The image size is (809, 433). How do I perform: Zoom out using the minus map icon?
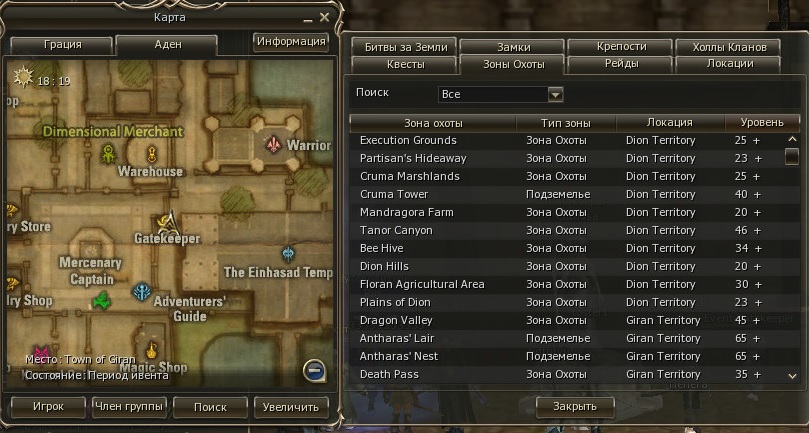[x=315, y=371]
